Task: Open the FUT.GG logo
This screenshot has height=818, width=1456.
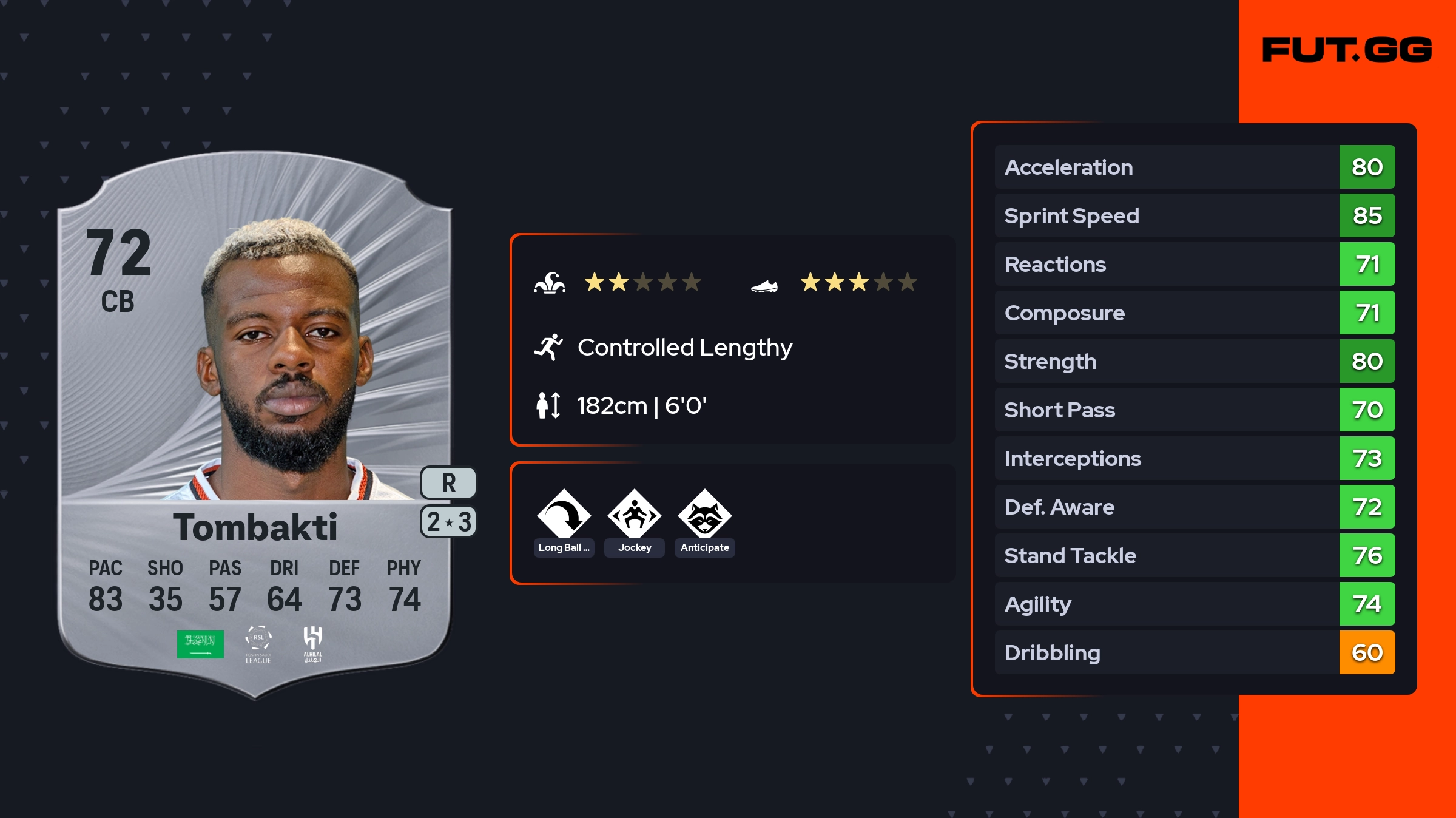Action: tap(1347, 50)
